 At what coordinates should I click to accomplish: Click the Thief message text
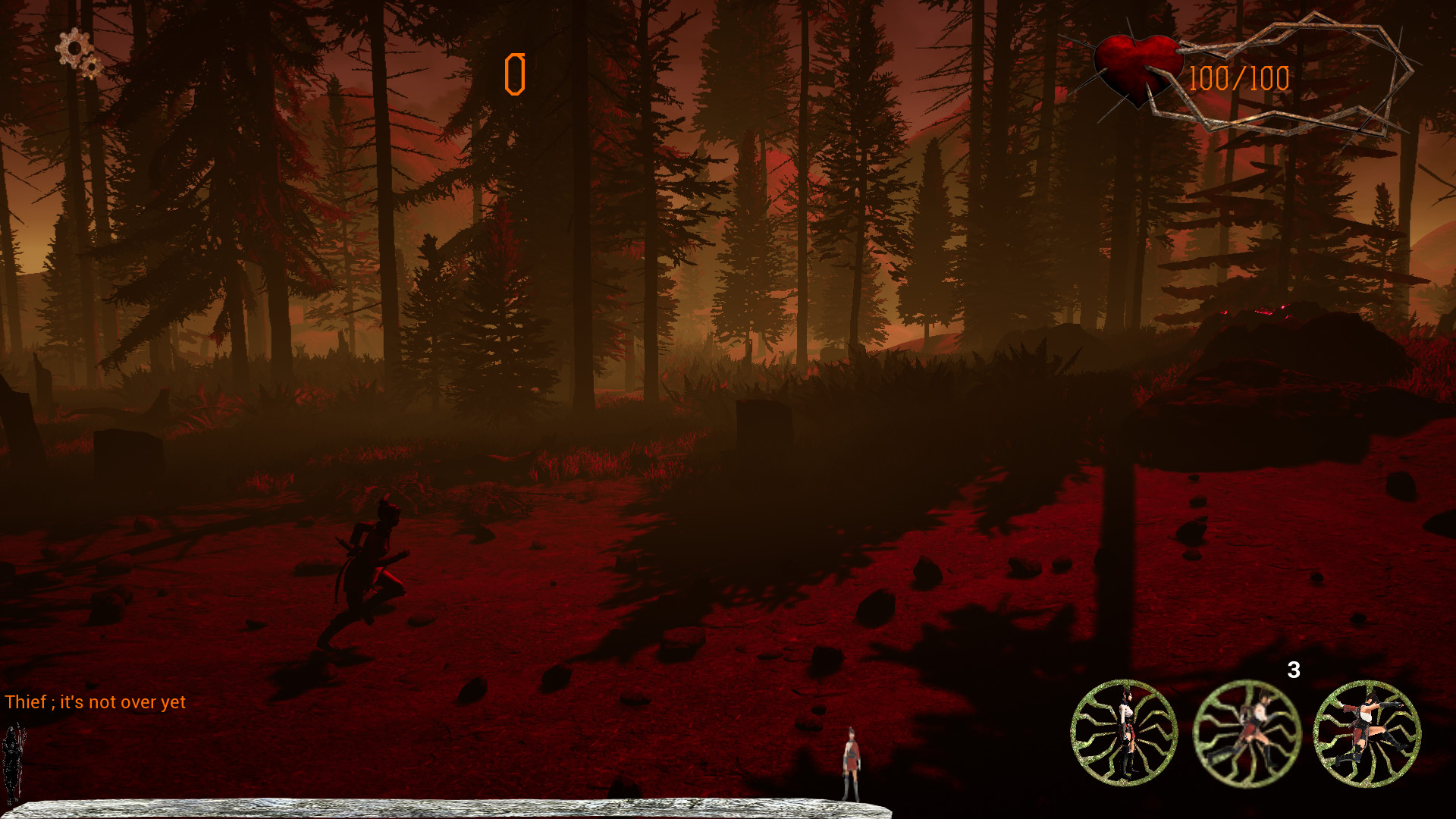[95, 702]
